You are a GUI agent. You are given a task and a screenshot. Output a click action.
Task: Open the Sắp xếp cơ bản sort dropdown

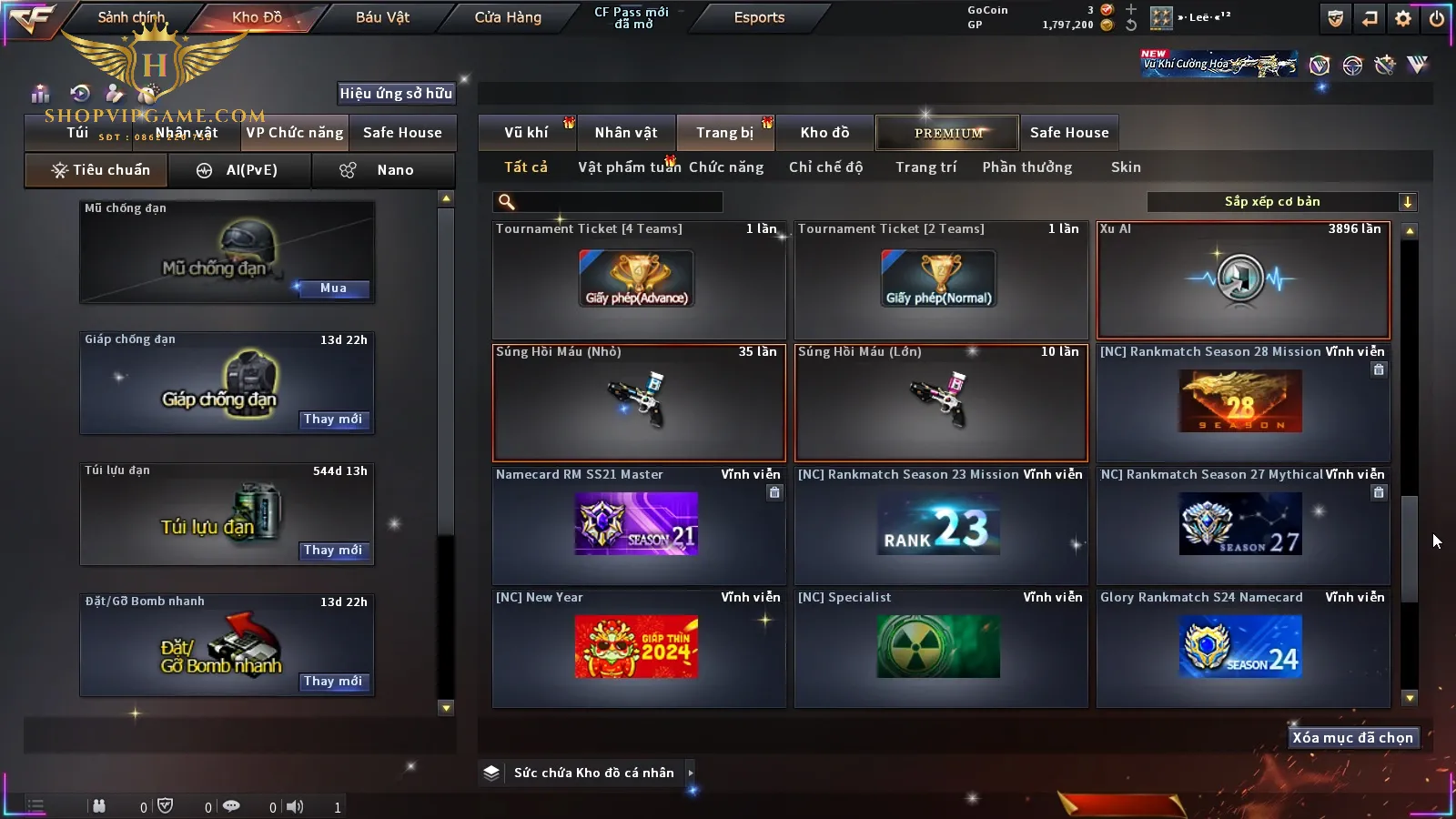1281,202
